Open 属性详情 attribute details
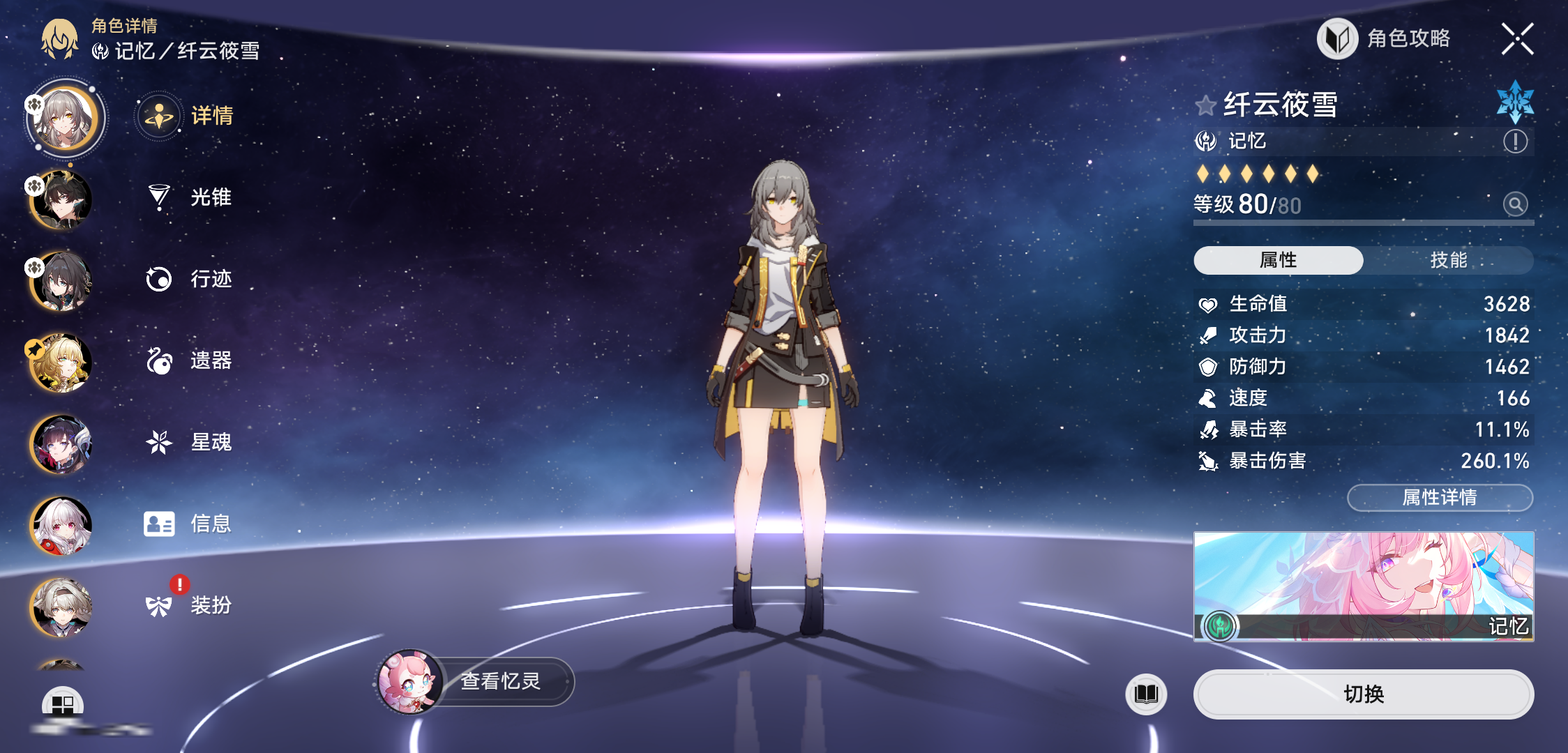The height and width of the screenshot is (753, 1568). point(1440,497)
